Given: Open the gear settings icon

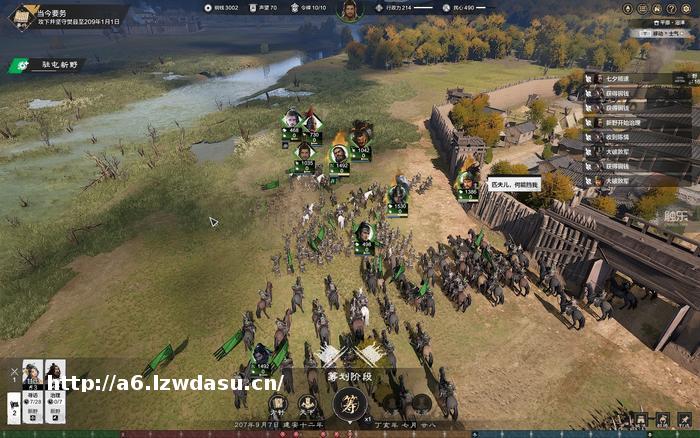Looking at the screenshot, I should (686, 6).
